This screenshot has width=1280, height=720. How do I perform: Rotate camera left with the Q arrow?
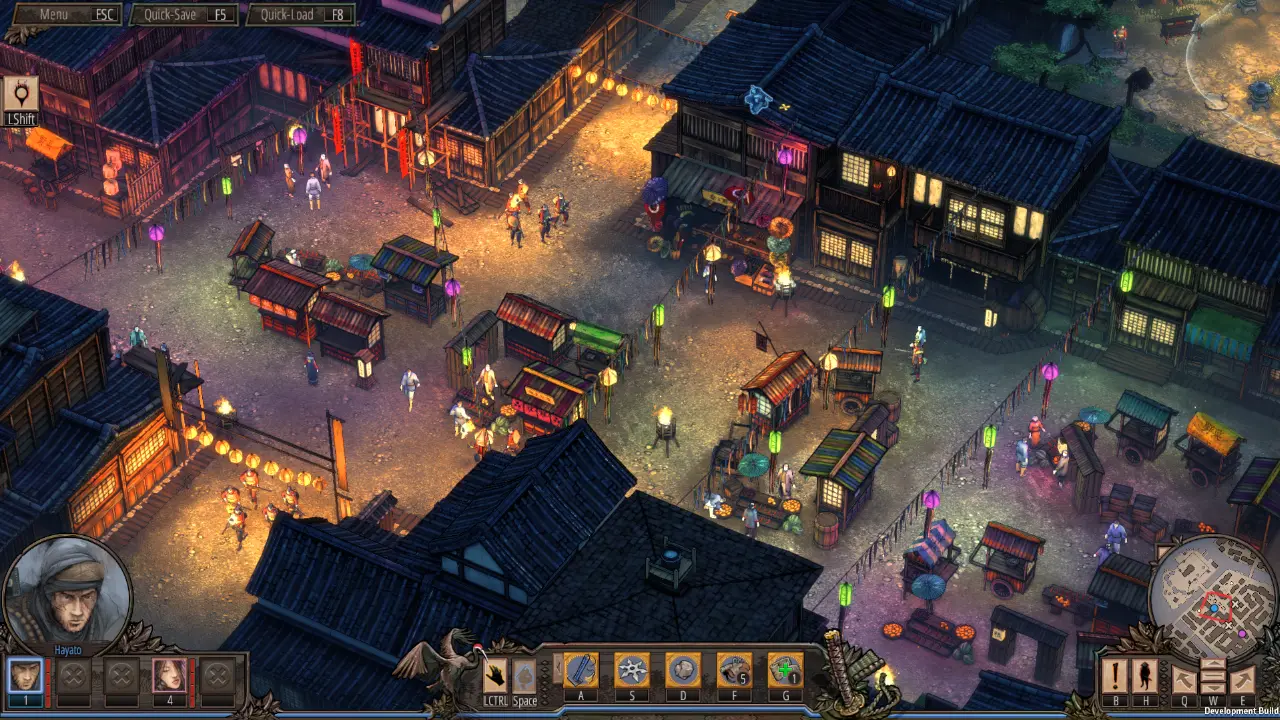coord(1184,679)
